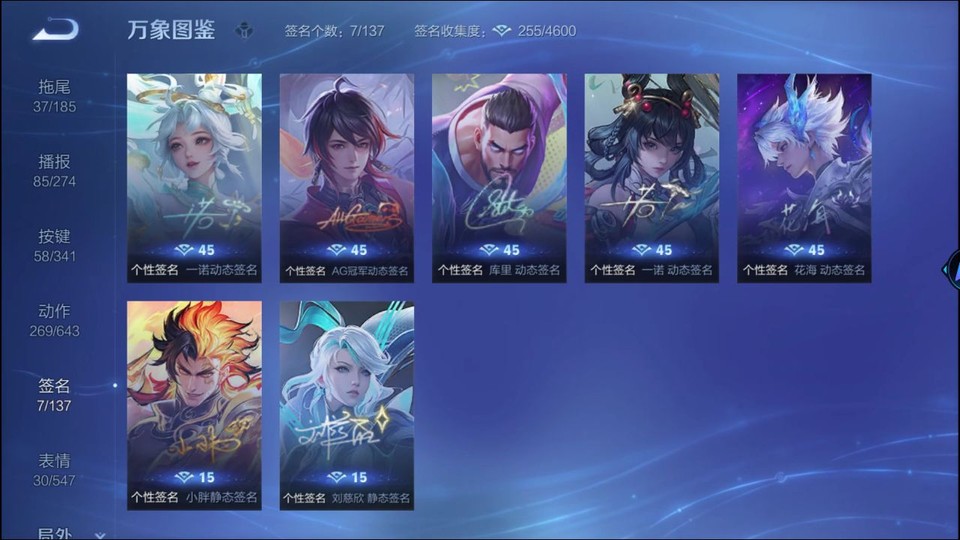Select the 按键 tab
960x540 pixels.
pyautogui.click(x=55, y=246)
